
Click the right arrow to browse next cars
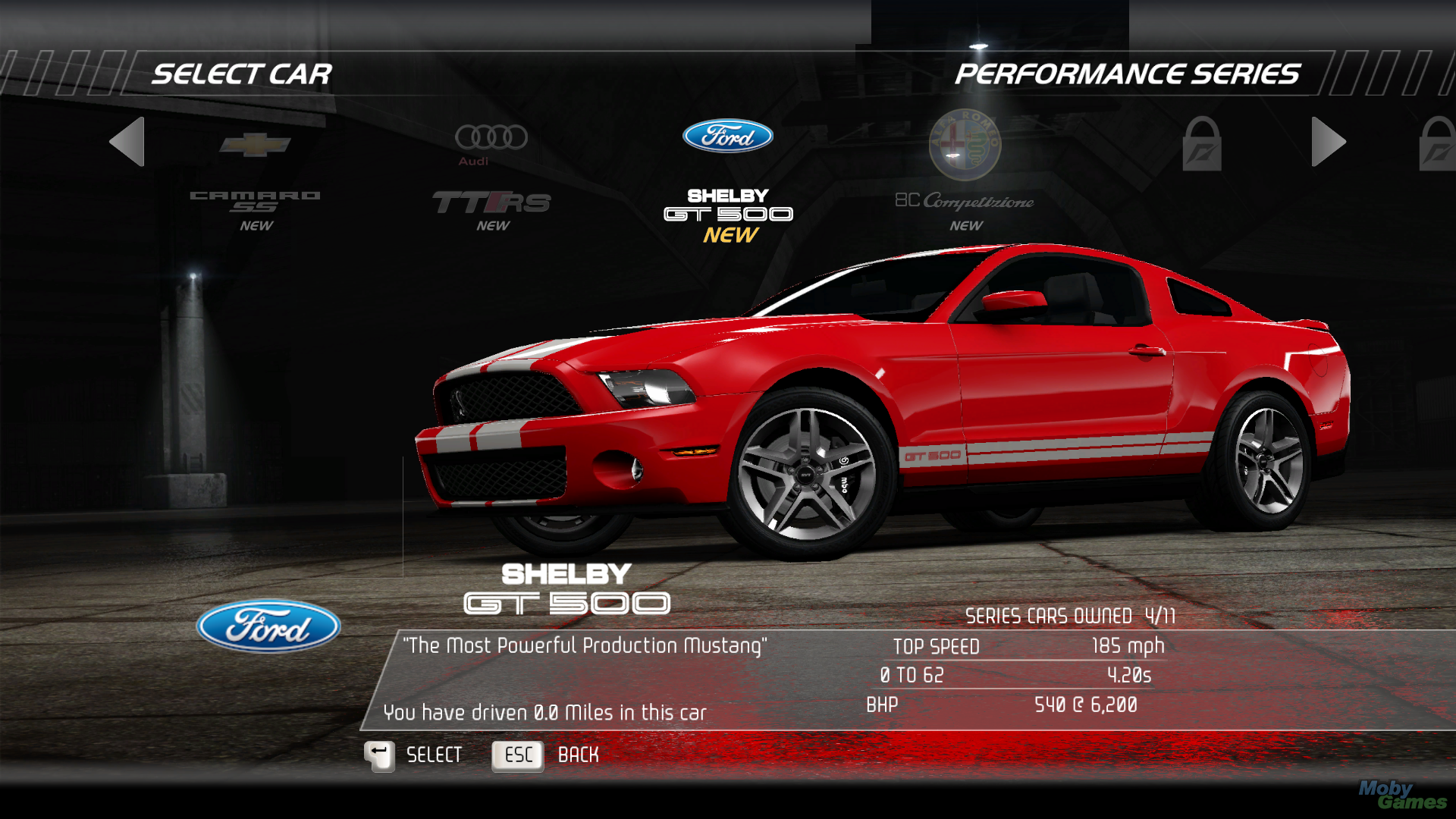pyautogui.click(x=1328, y=141)
